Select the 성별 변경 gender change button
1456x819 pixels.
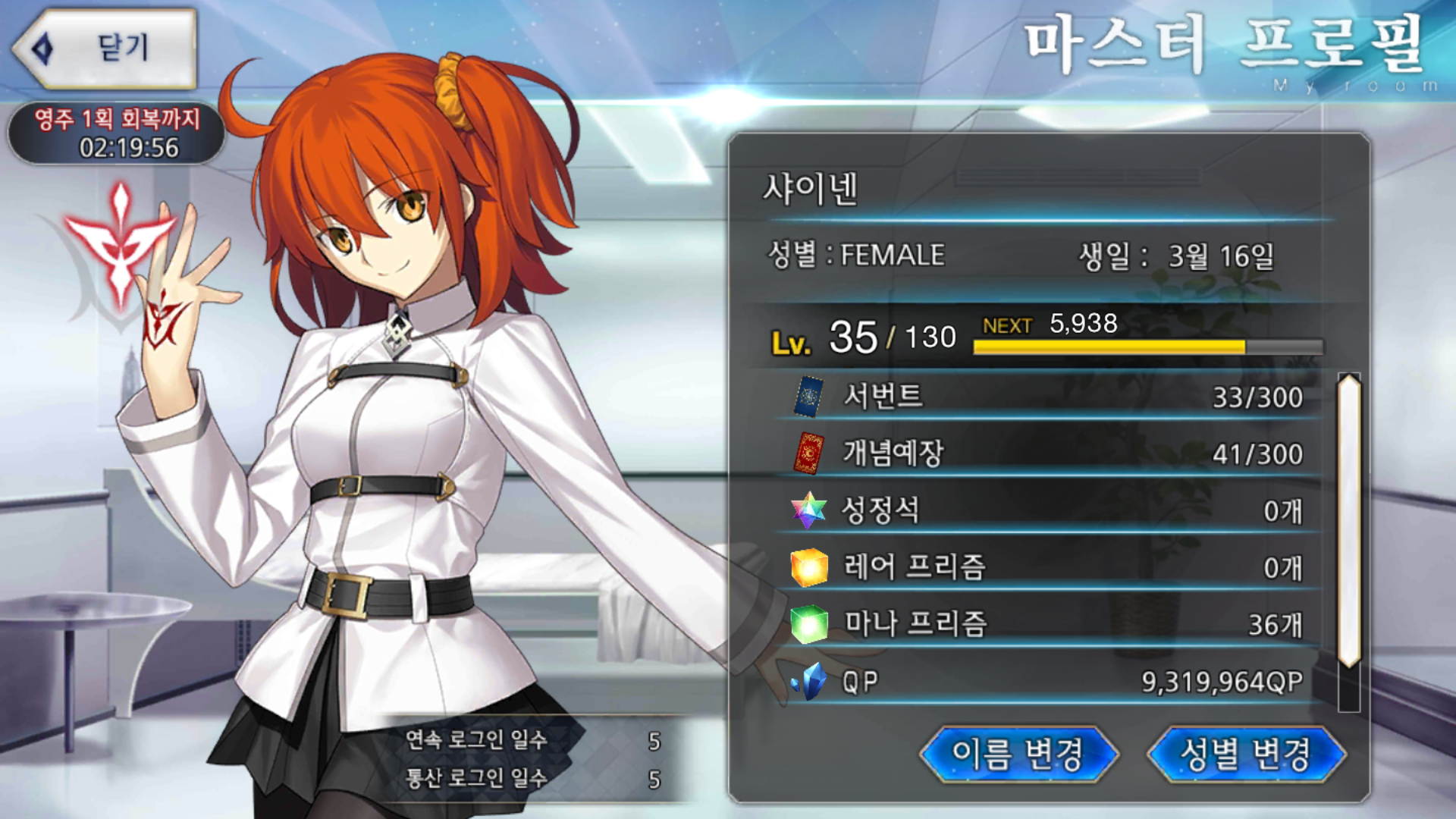(1245, 754)
